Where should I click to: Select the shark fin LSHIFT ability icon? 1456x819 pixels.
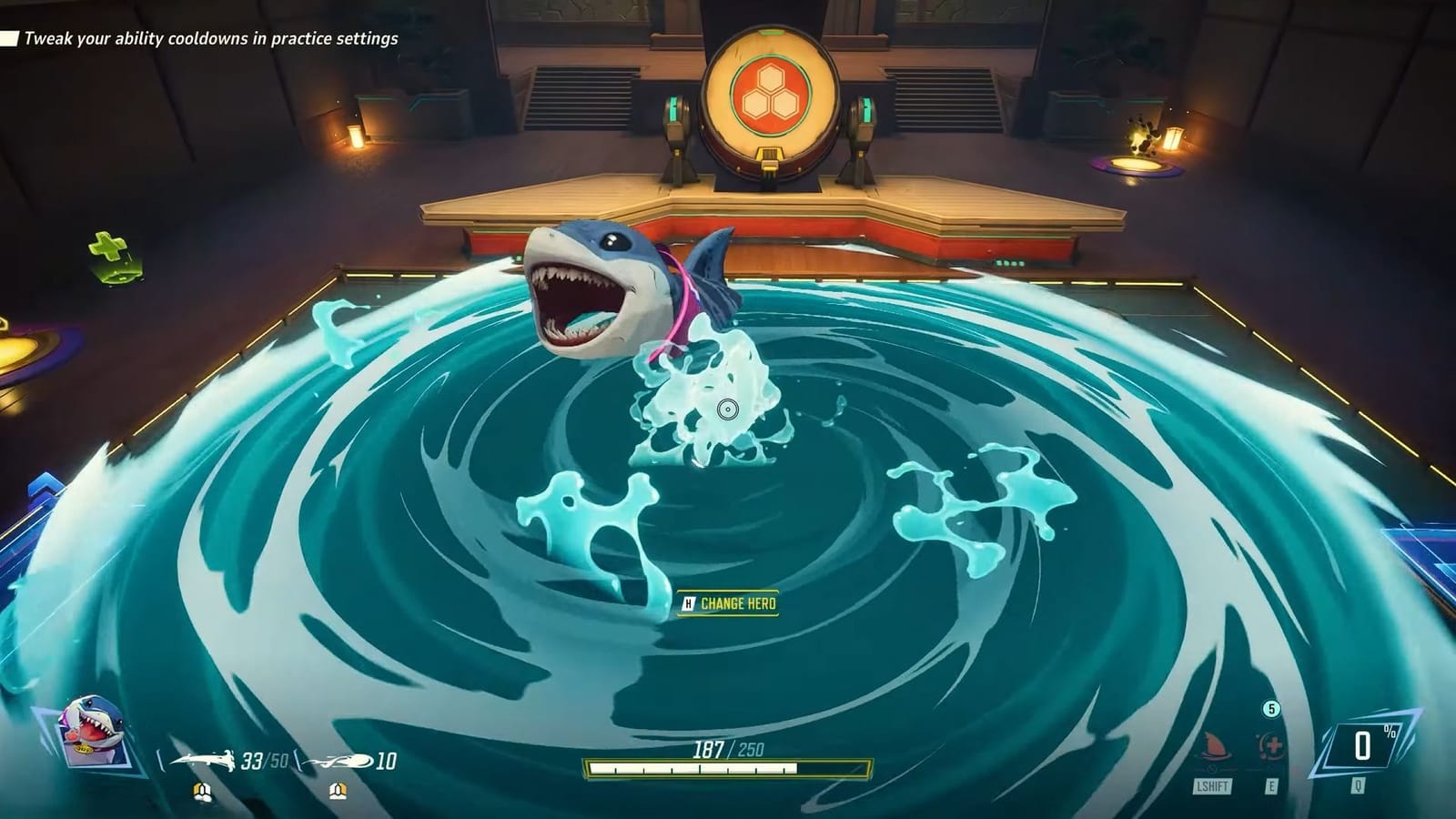pos(1214,746)
